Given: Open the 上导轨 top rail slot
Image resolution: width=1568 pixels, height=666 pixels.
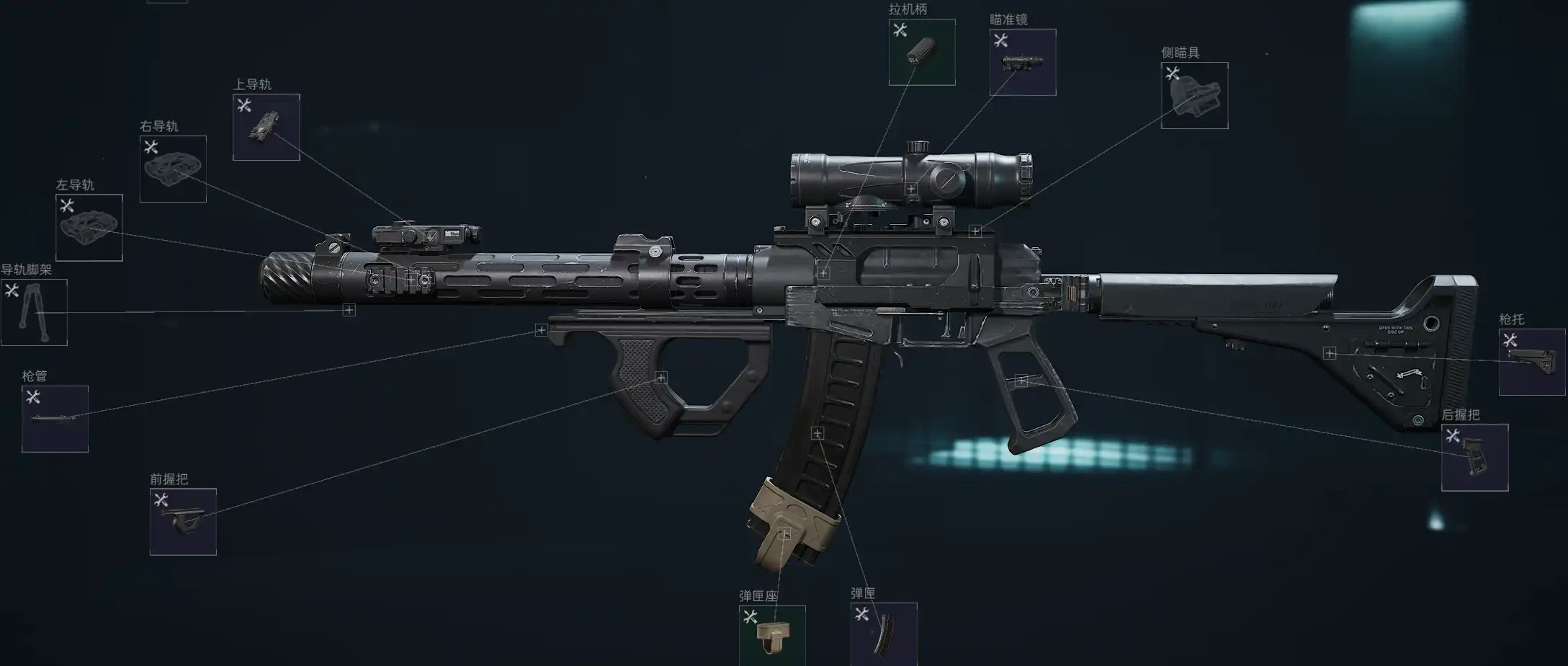Looking at the screenshot, I should pyautogui.click(x=266, y=127).
